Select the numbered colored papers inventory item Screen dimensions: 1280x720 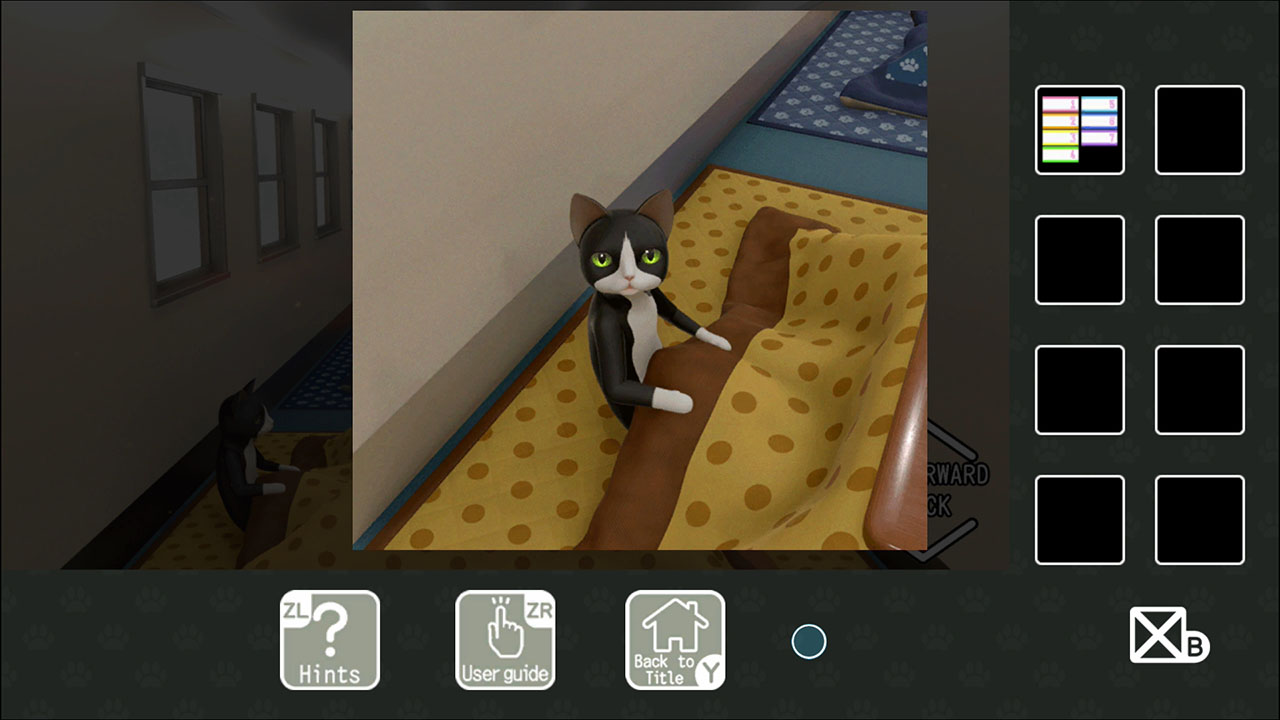pyautogui.click(x=1080, y=130)
